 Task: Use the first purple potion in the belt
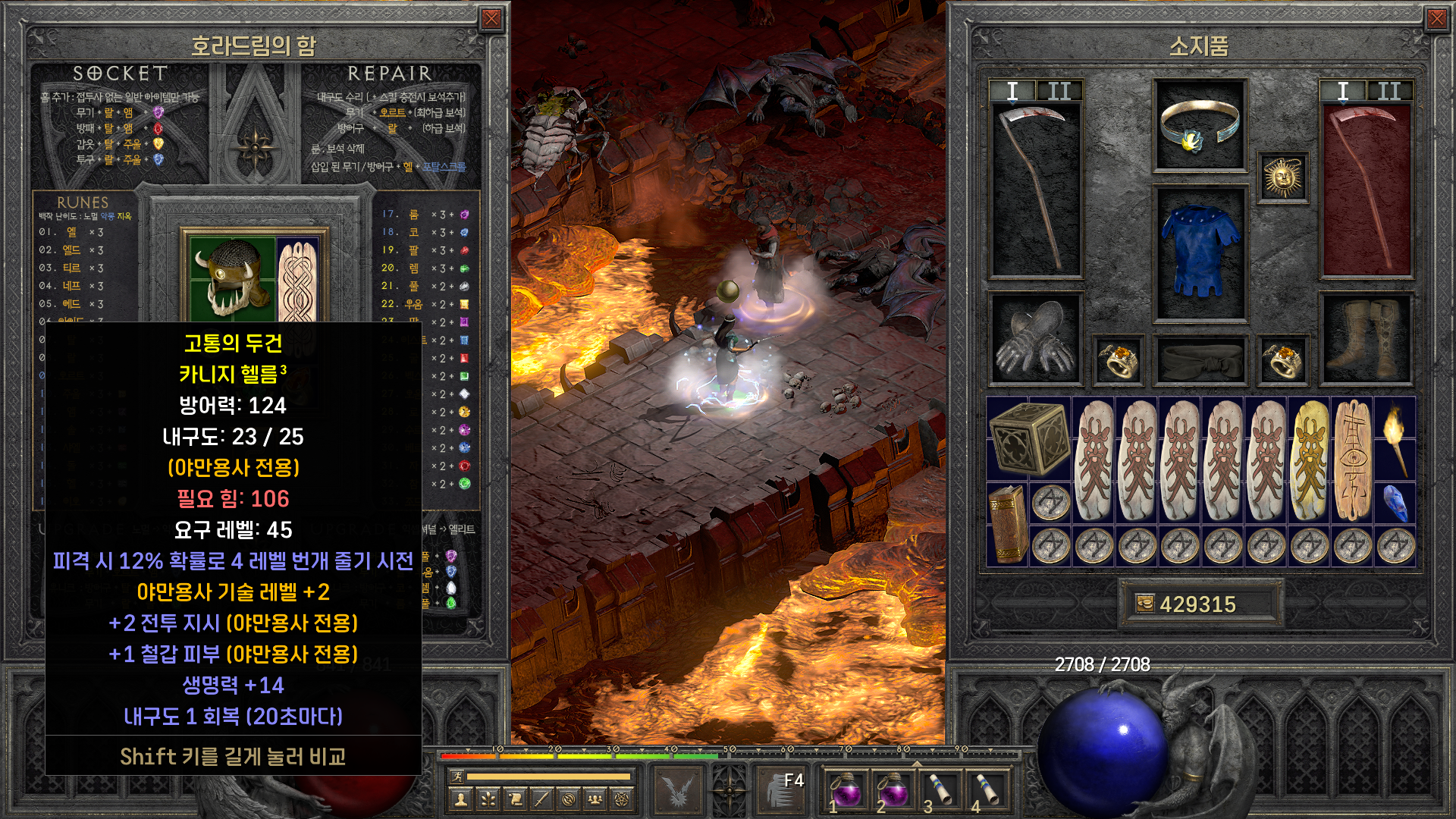(x=846, y=791)
